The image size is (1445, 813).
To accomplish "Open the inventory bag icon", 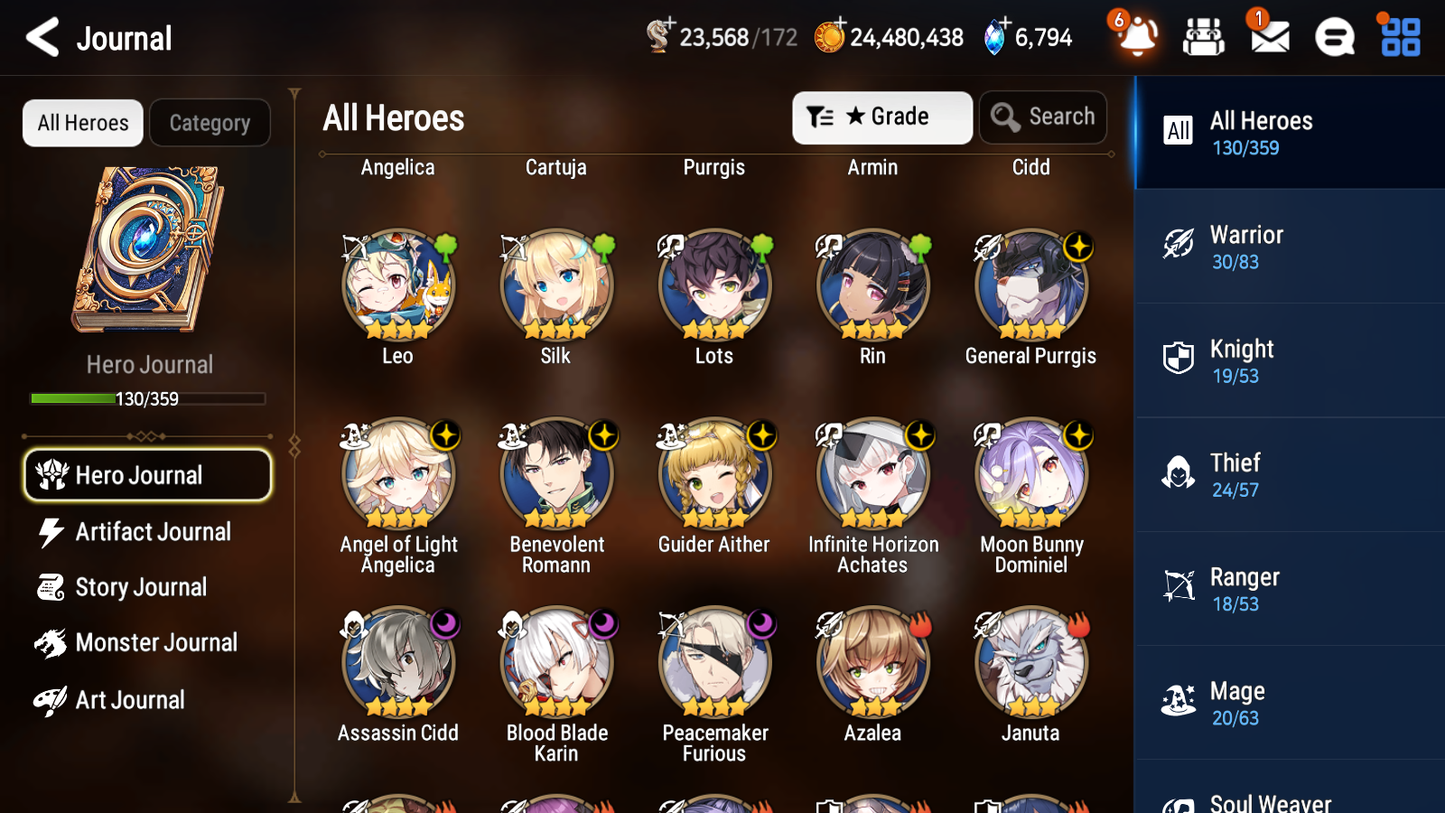I will click(1203, 36).
